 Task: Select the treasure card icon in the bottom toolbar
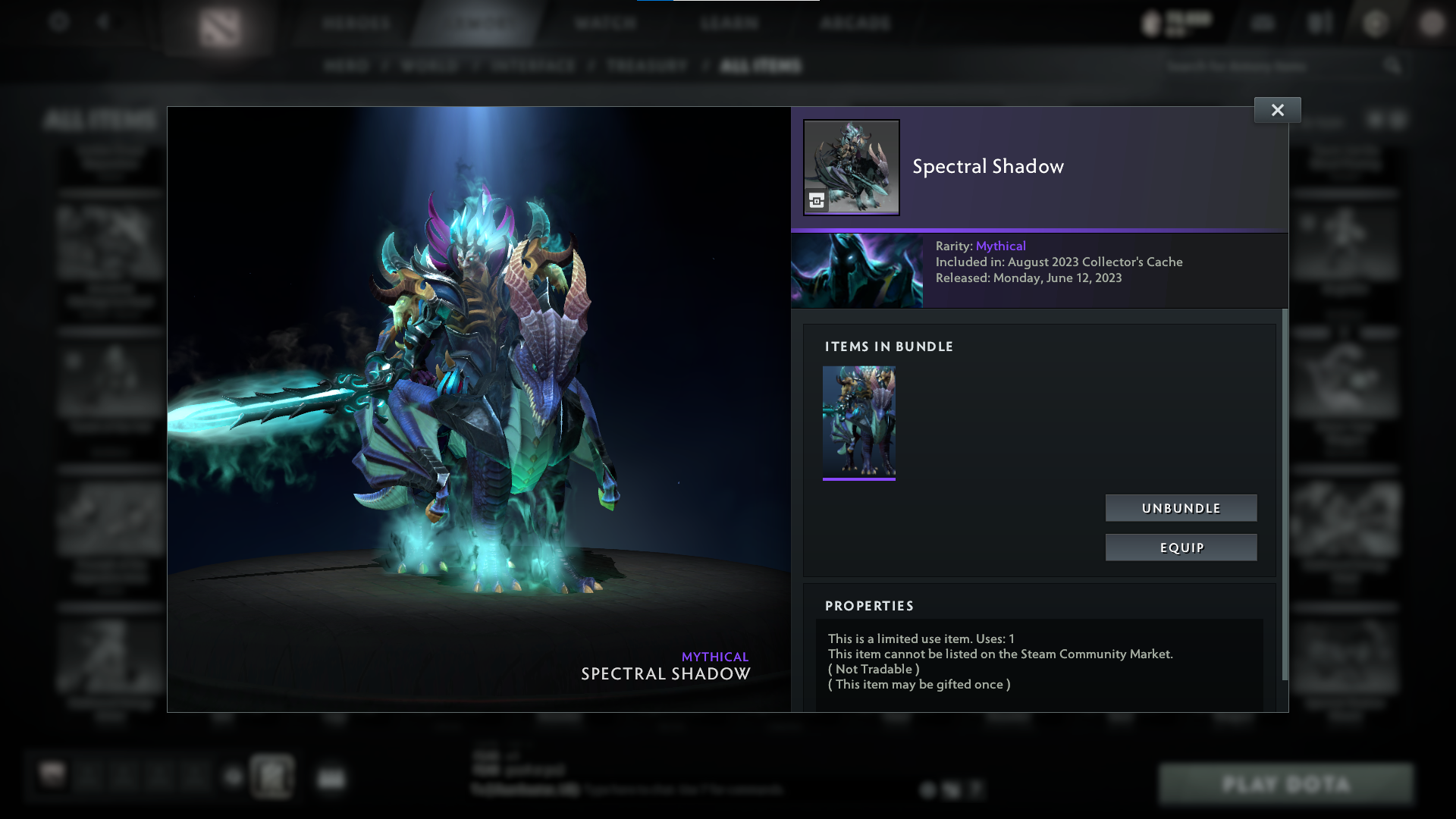click(273, 777)
